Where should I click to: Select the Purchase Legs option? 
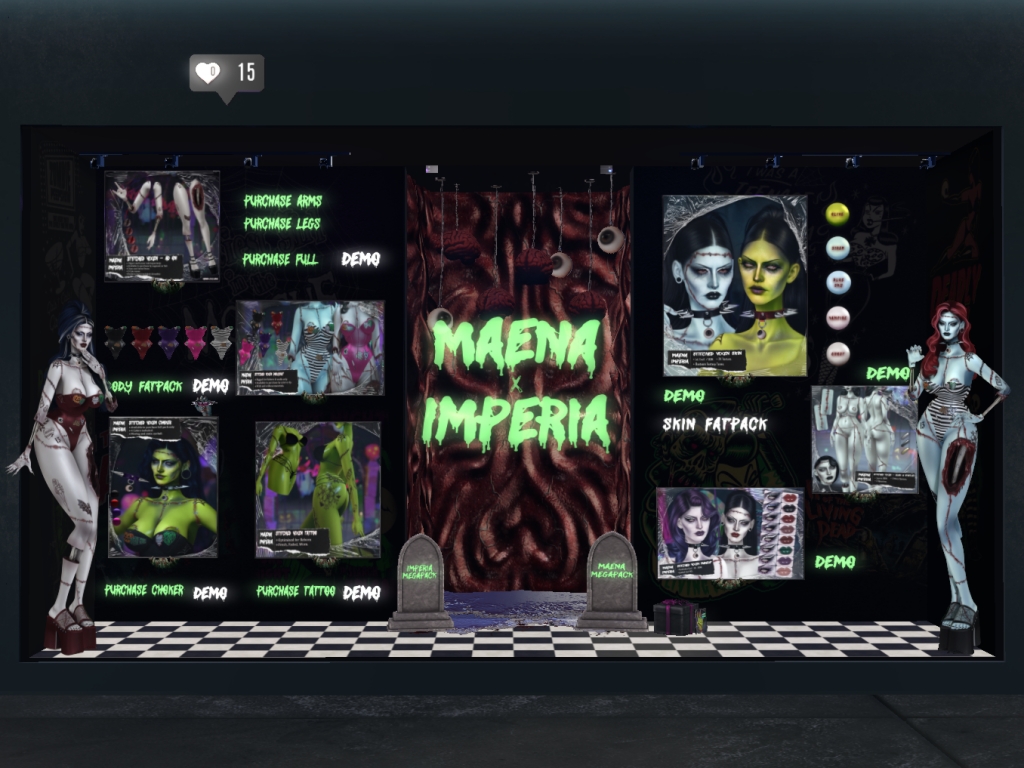click(x=282, y=224)
